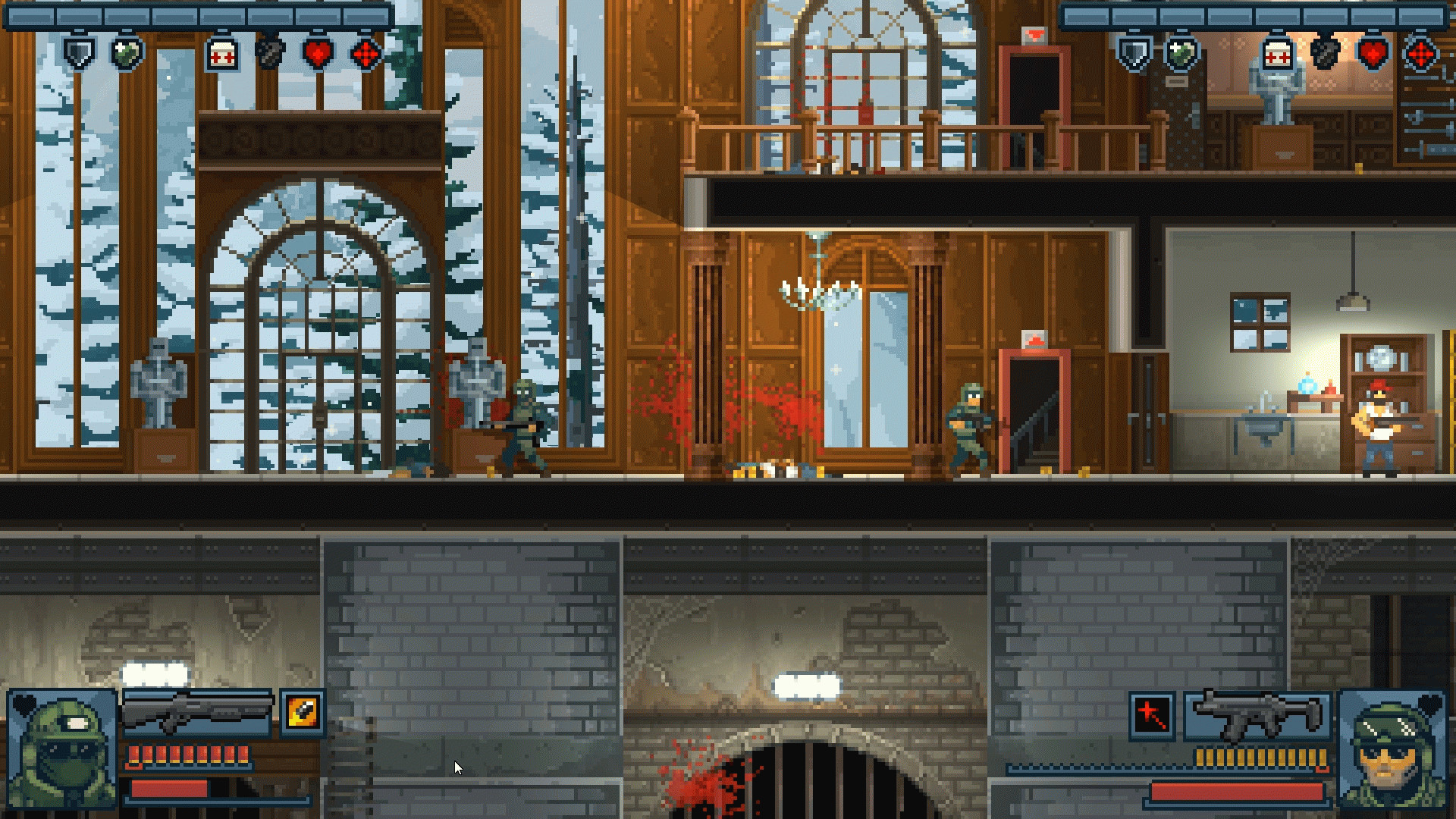Use the masked trooper's medkit strike reward
The height and width of the screenshot is (819, 1456).
coord(223,55)
